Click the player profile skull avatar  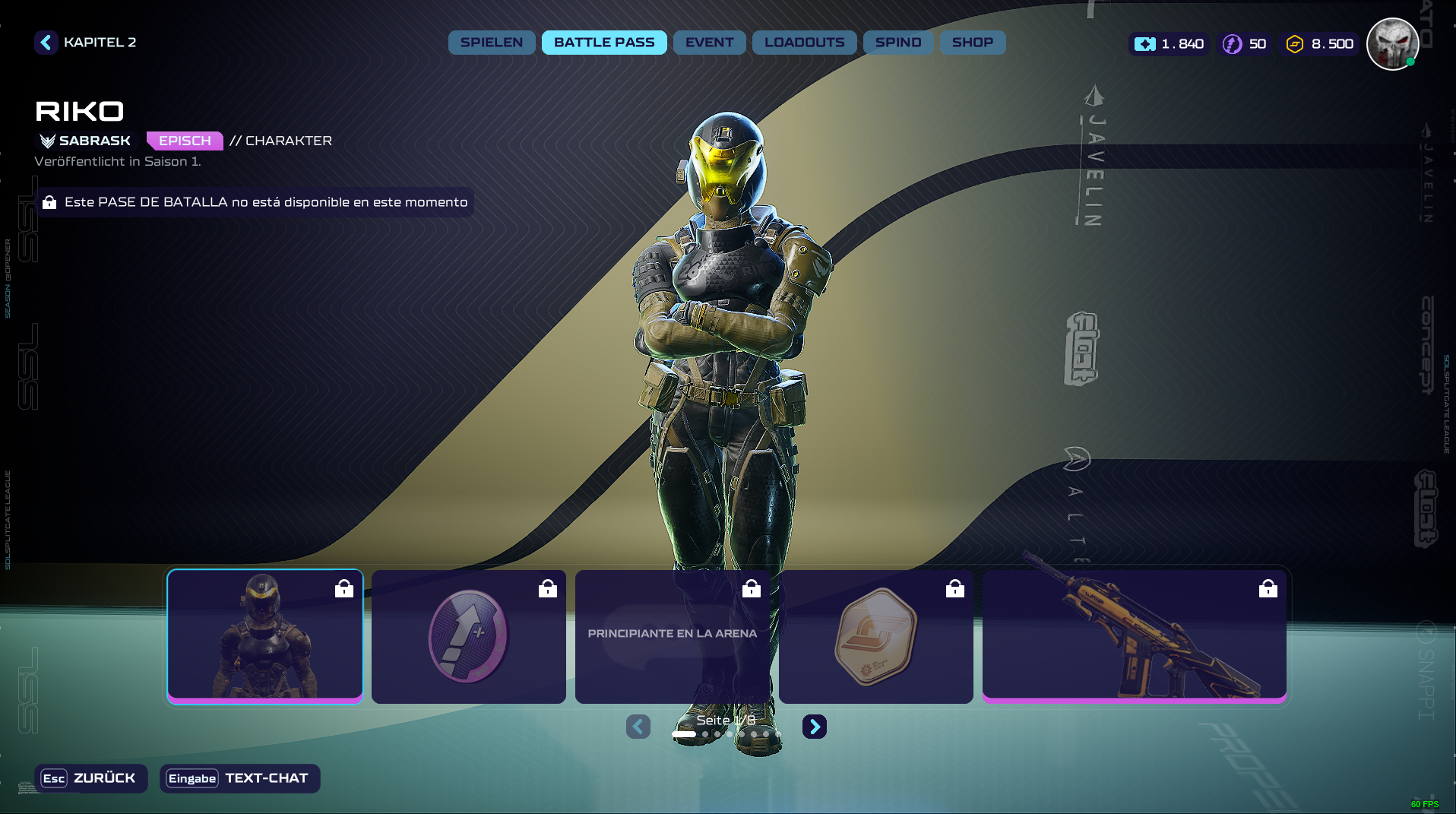click(x=1391, y=44)
